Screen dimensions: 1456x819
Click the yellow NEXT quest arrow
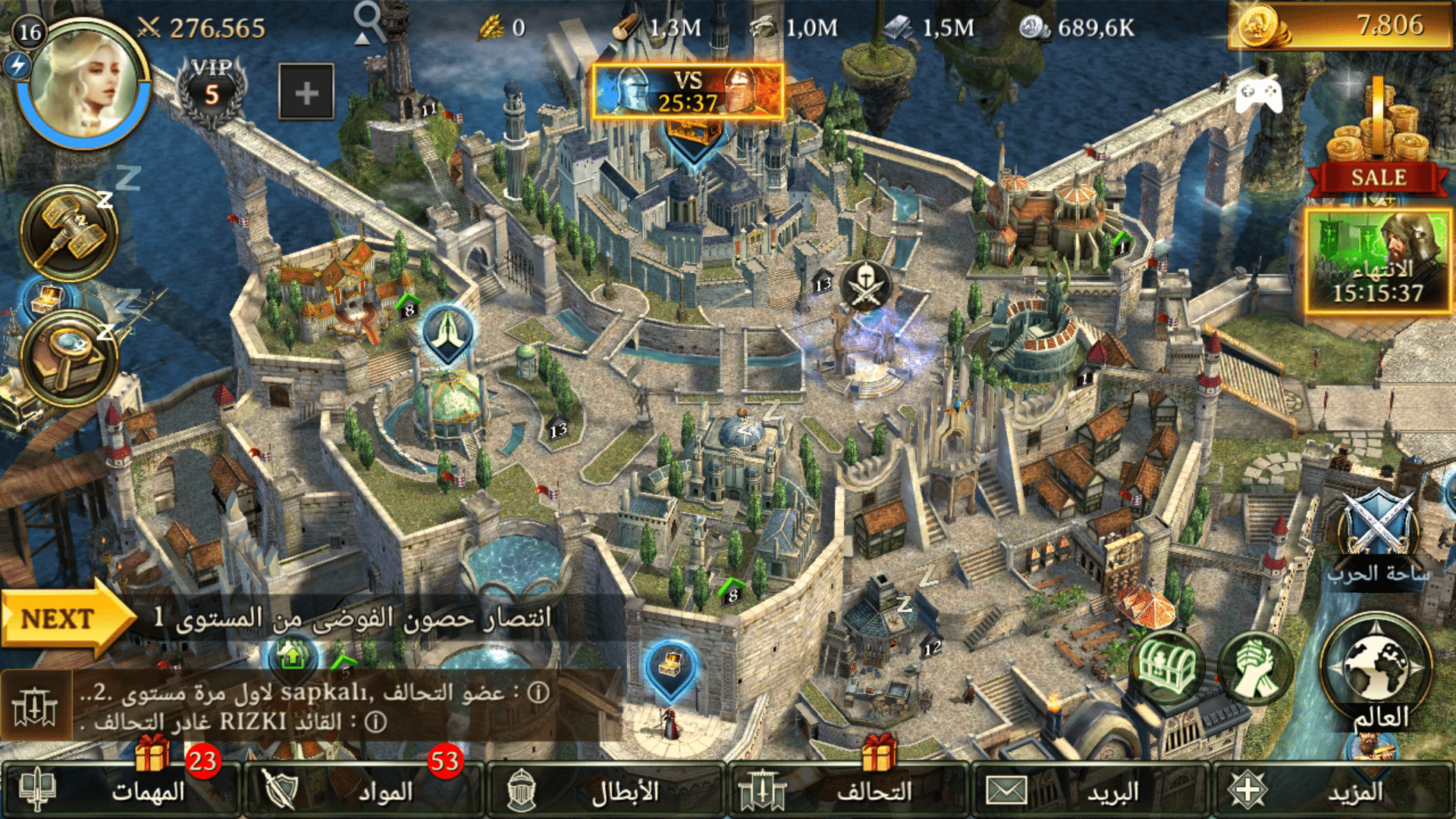[x=64, y=618]
